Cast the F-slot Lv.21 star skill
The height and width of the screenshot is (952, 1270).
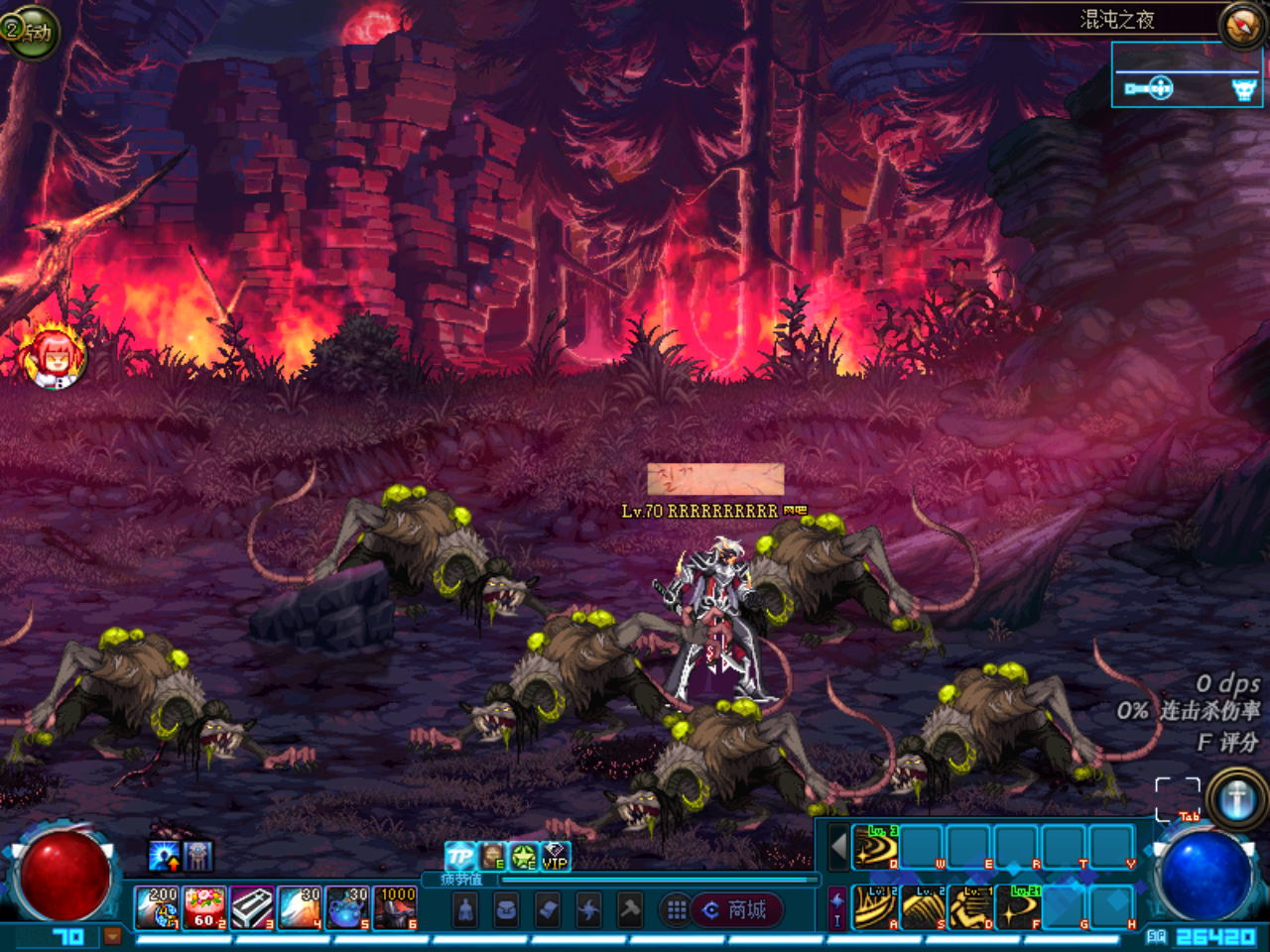[x=1019, y=907]
